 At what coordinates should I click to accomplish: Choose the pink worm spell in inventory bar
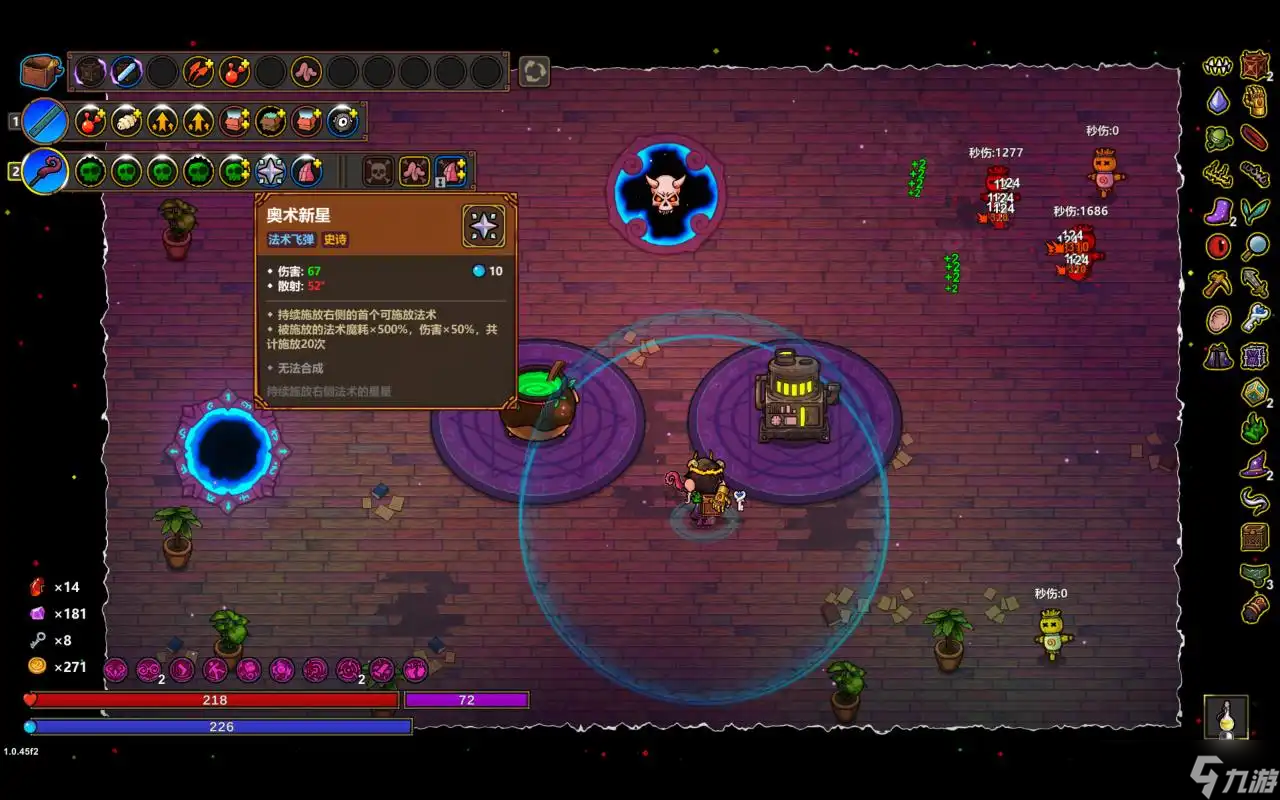[306, 72]
